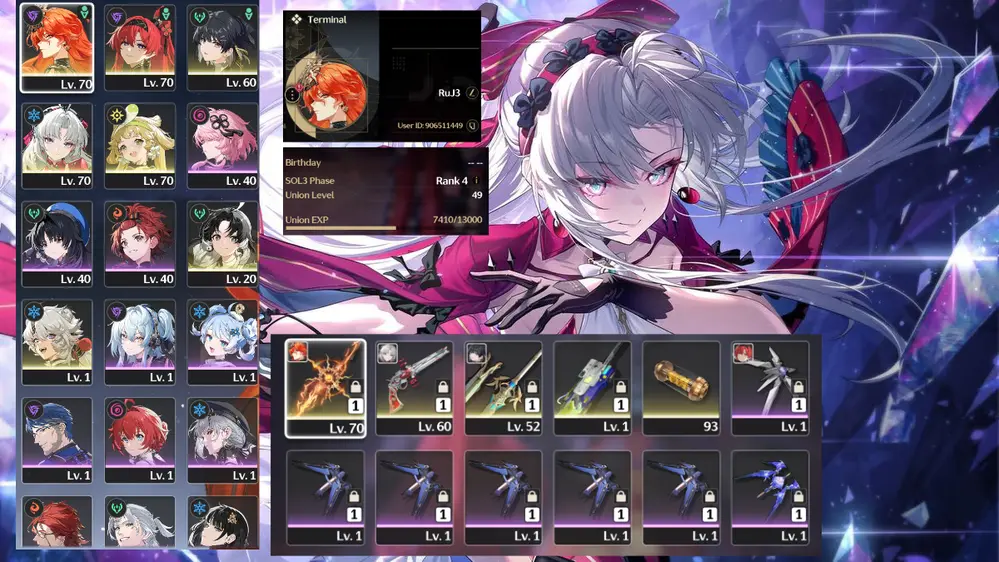Select the Lv. 52 teal-gold sword weapon

(x=503, y=386)
